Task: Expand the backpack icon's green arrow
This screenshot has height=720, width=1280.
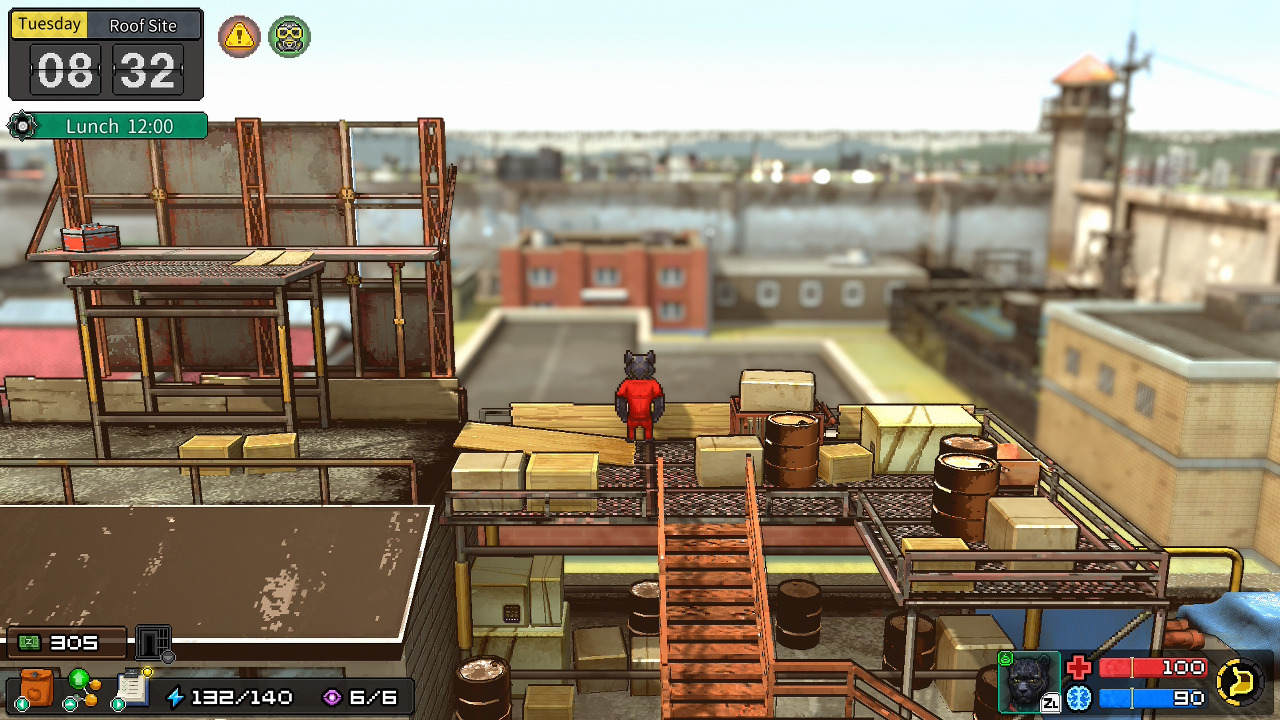Action: 21,702
